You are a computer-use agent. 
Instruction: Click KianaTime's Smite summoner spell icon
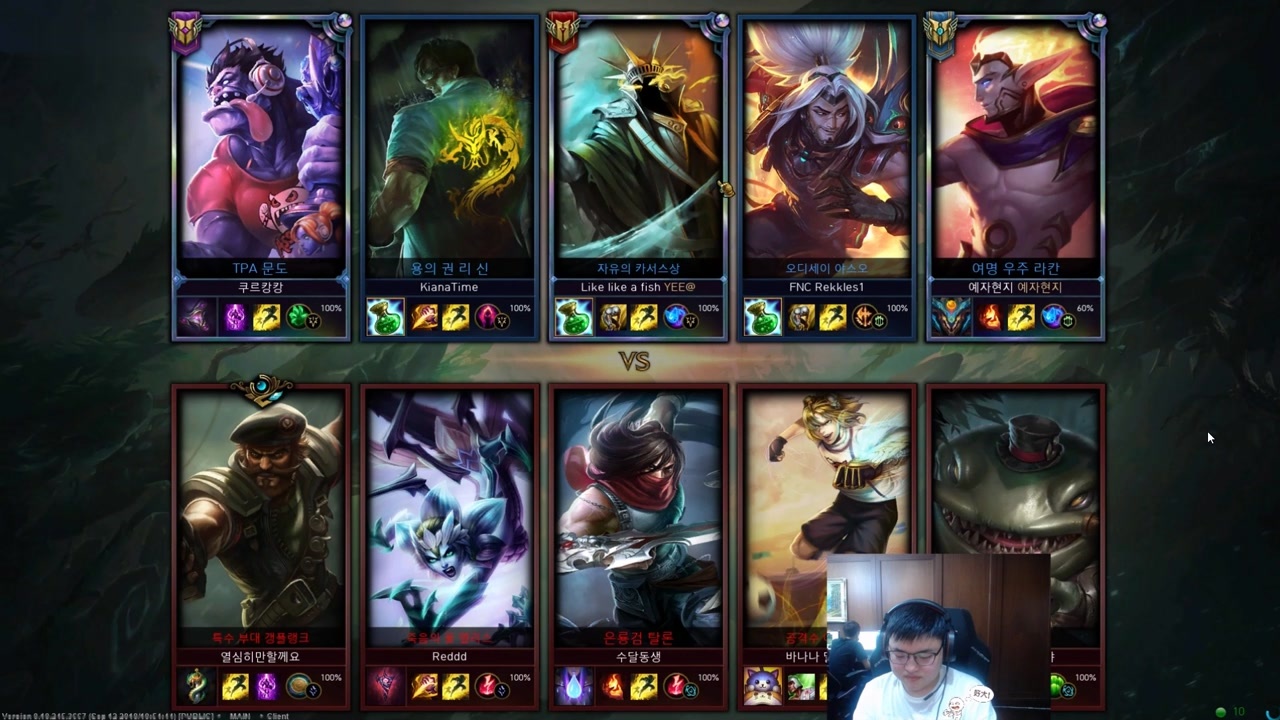pos(425,318)
